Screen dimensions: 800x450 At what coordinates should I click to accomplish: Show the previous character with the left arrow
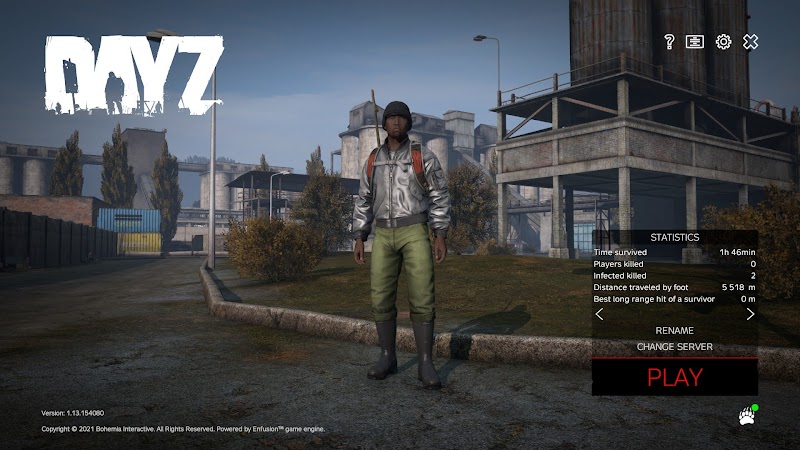pyautogui.click(x=599, y=314)
